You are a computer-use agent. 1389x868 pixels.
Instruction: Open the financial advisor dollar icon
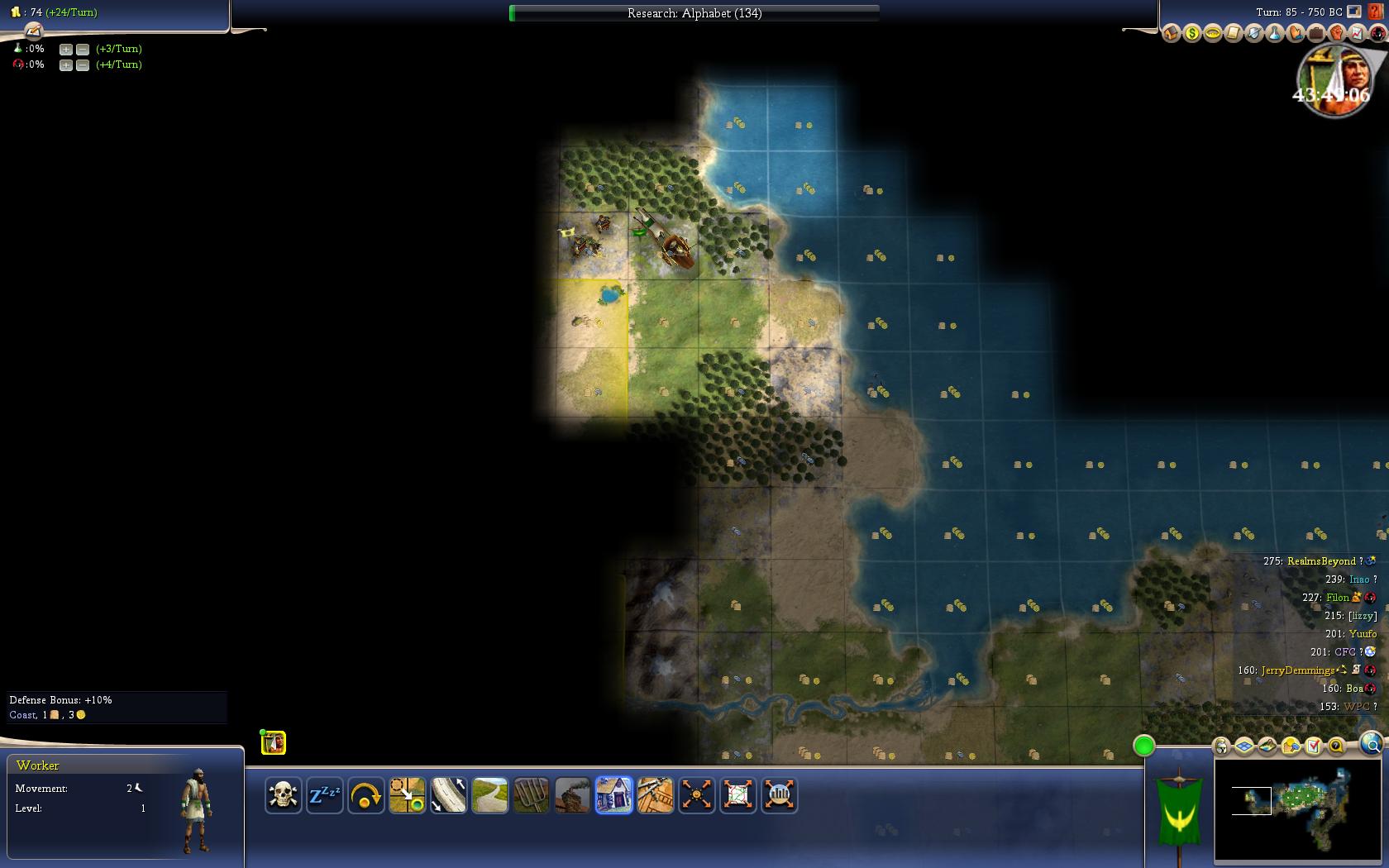click(1191, 33)
